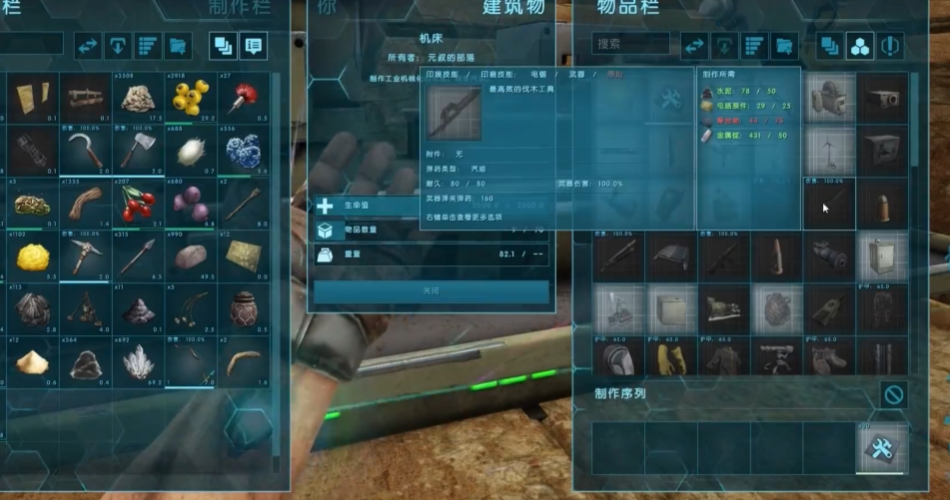
Task: Select the red mushroom item slot
Action: click(242, 97)
